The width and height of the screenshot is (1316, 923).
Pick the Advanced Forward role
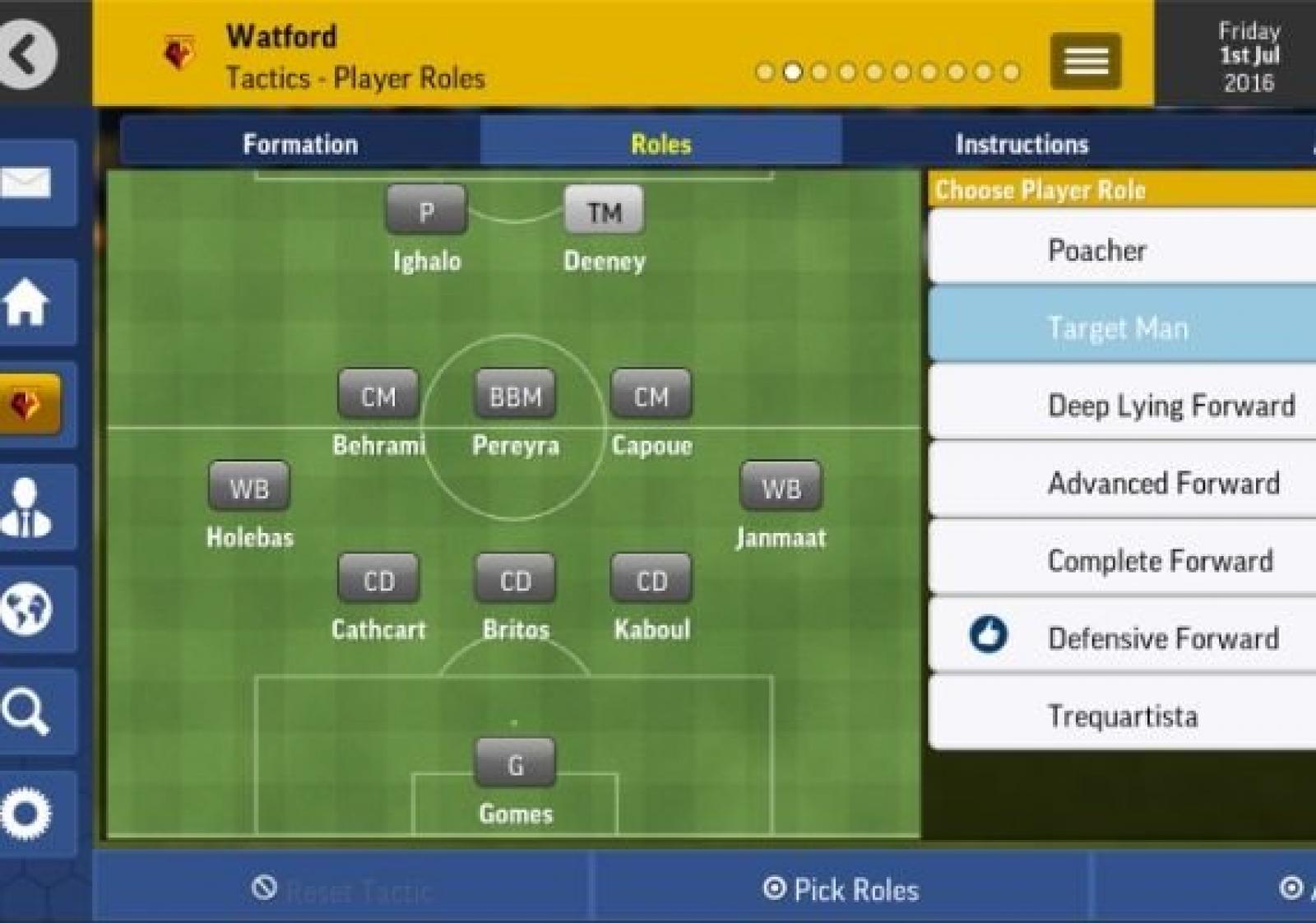[1122, 483]
